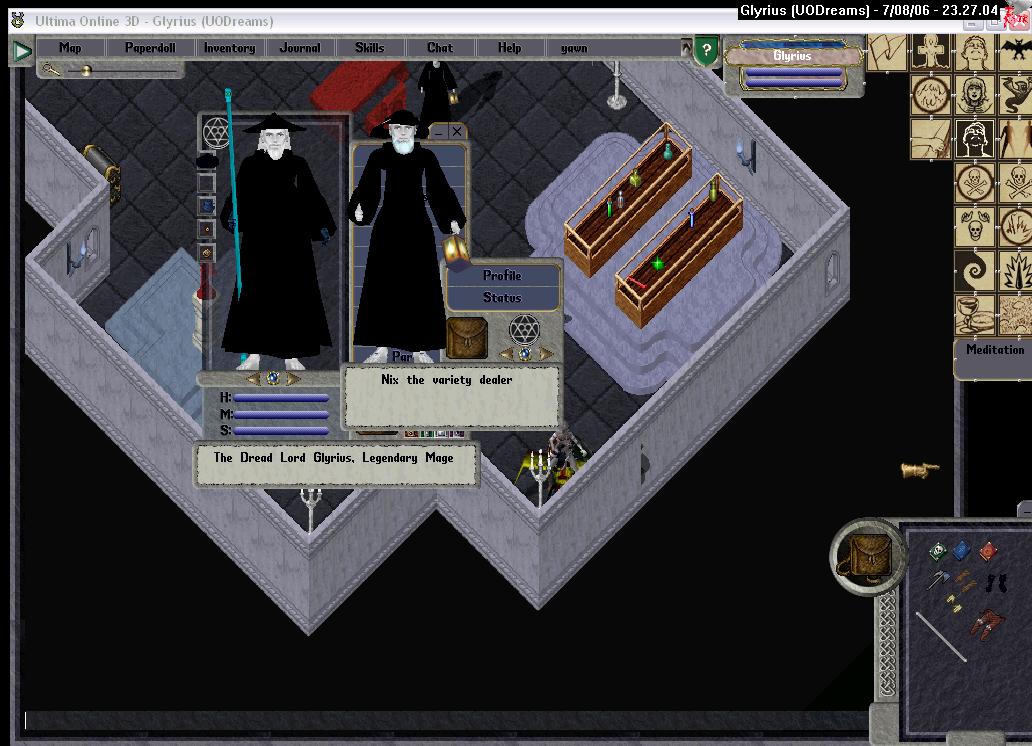
Task: Cast the spiral spell icon
Action: [x=975, y=271]
